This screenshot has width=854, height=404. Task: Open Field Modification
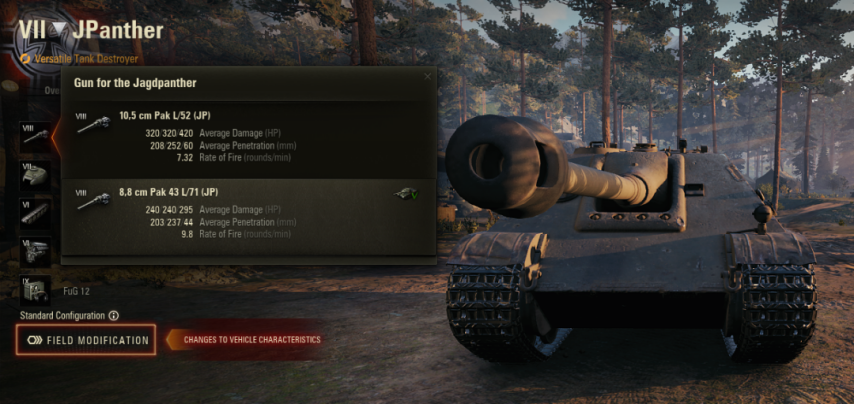(87, 340)
